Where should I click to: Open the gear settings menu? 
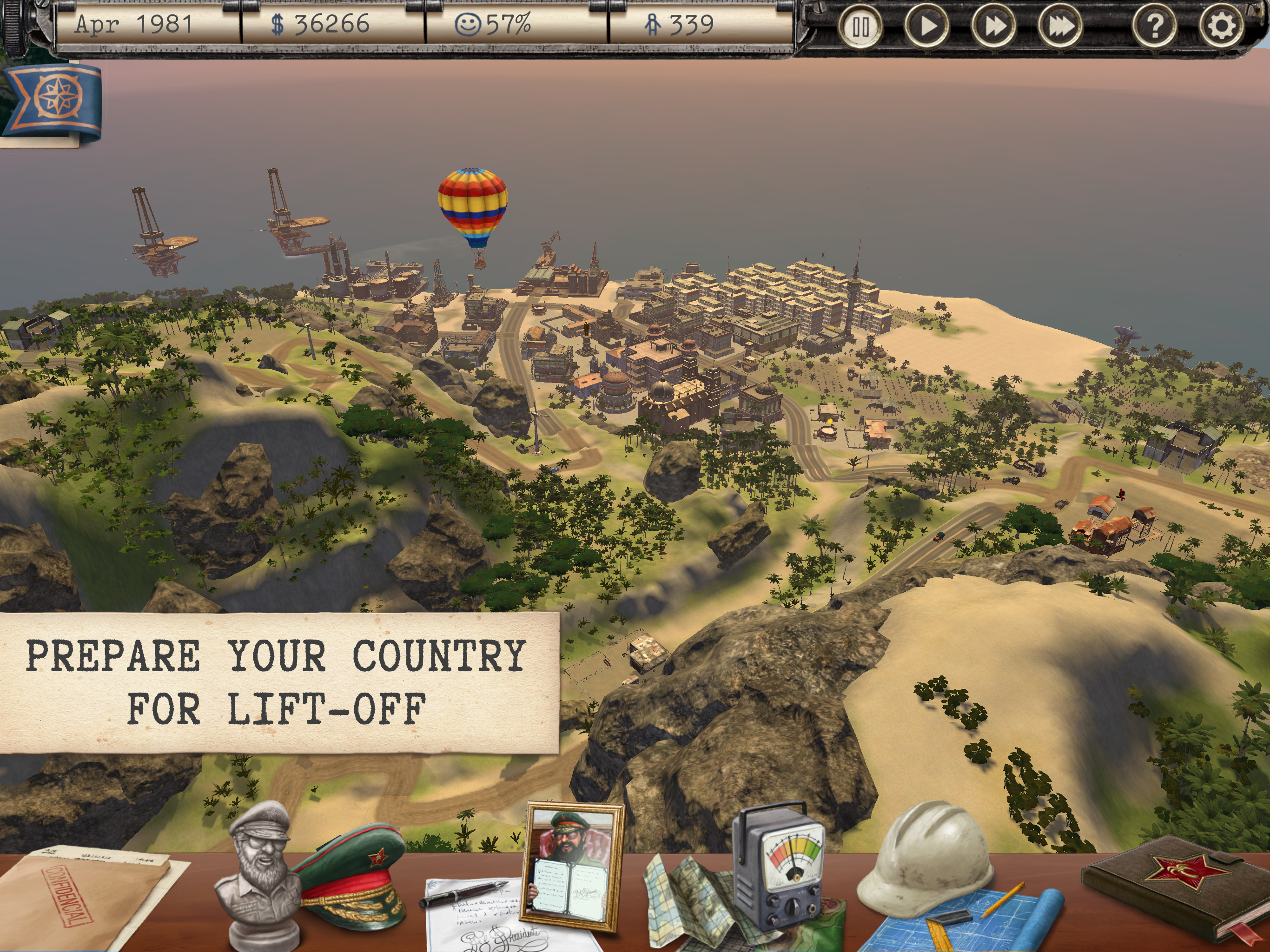tap(1221, 26)
